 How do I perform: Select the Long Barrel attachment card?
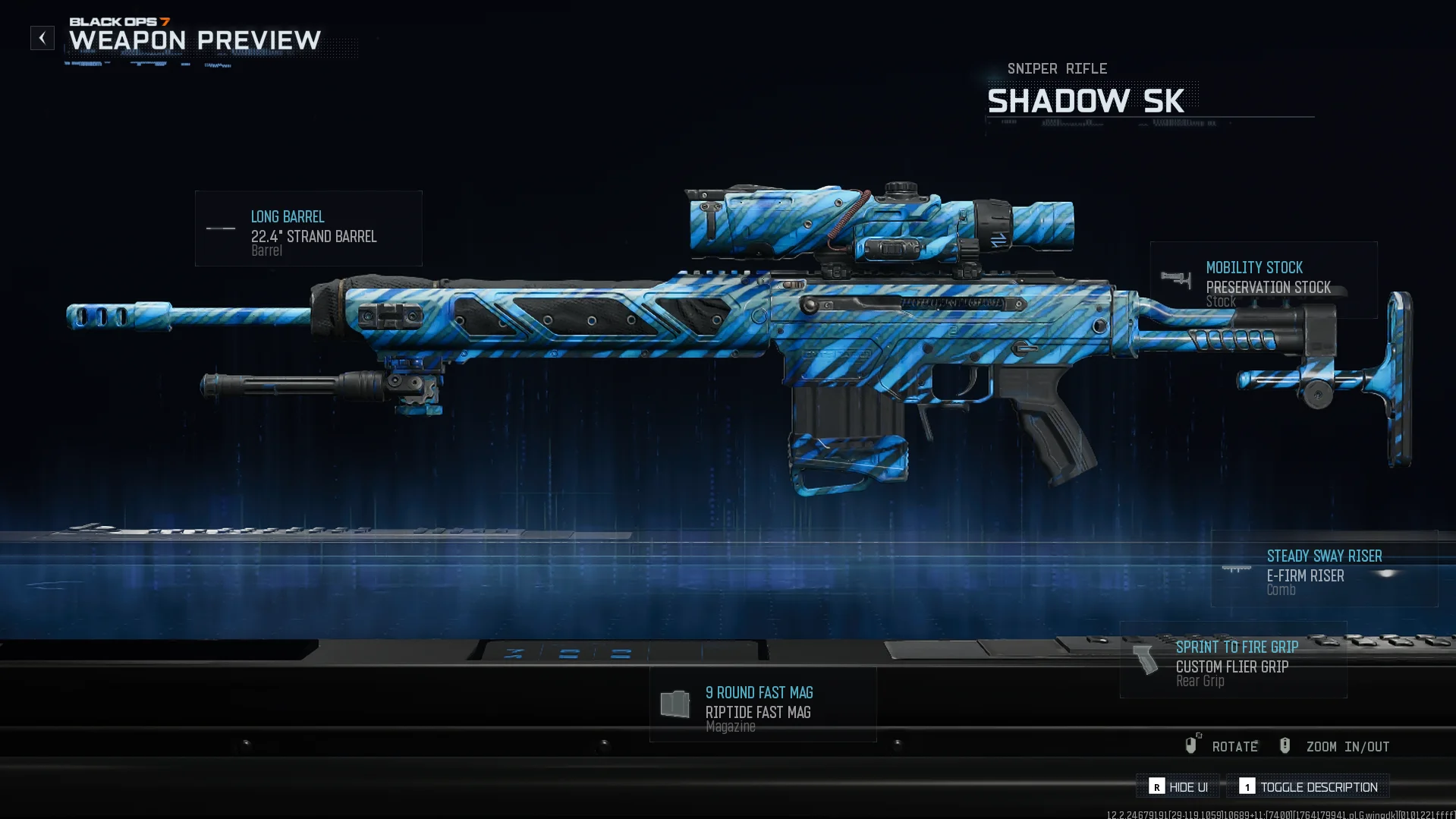308,228
